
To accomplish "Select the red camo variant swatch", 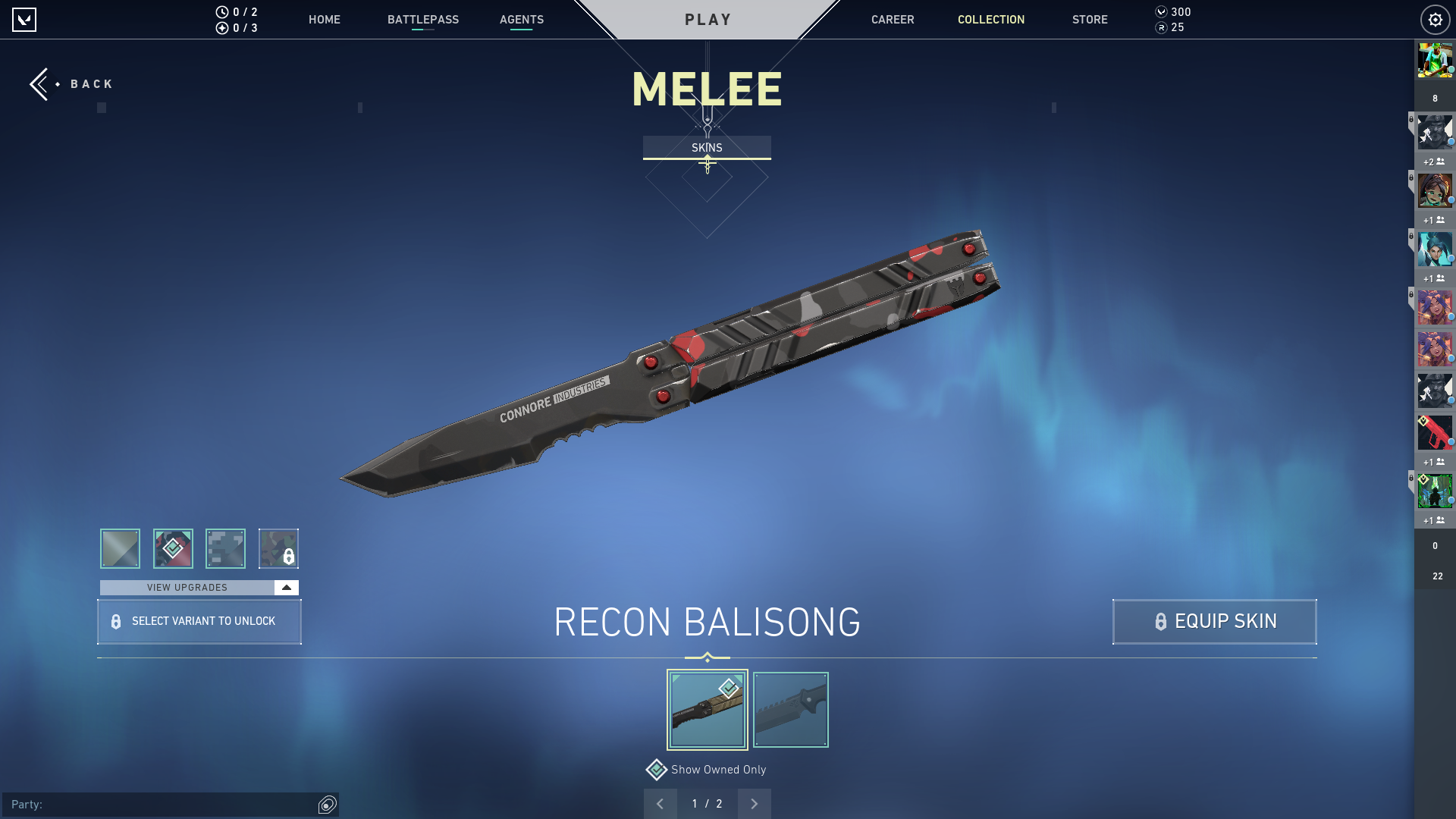I will [x=173, y=548].
